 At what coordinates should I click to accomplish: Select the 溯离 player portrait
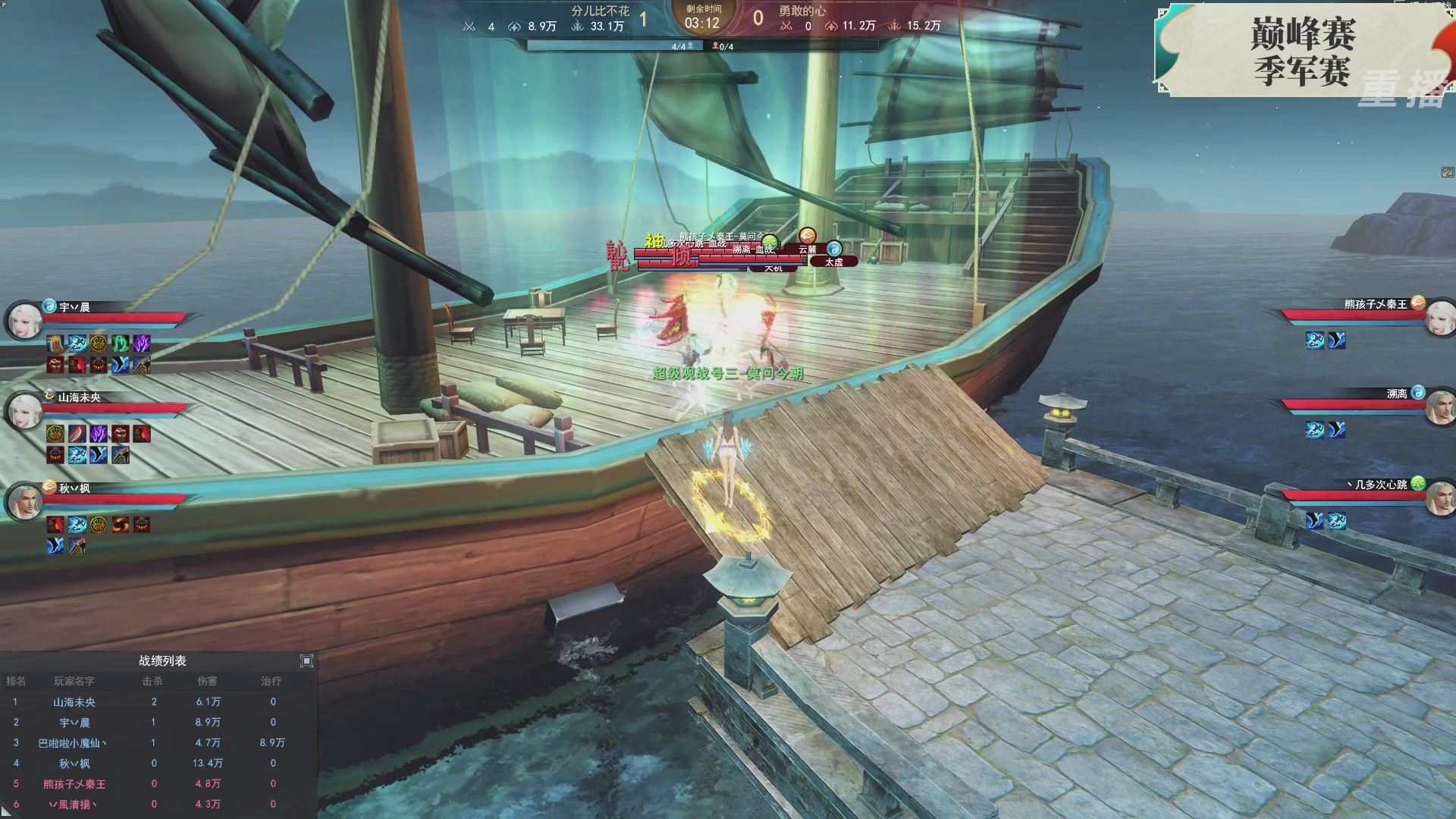coord(1439,408)
